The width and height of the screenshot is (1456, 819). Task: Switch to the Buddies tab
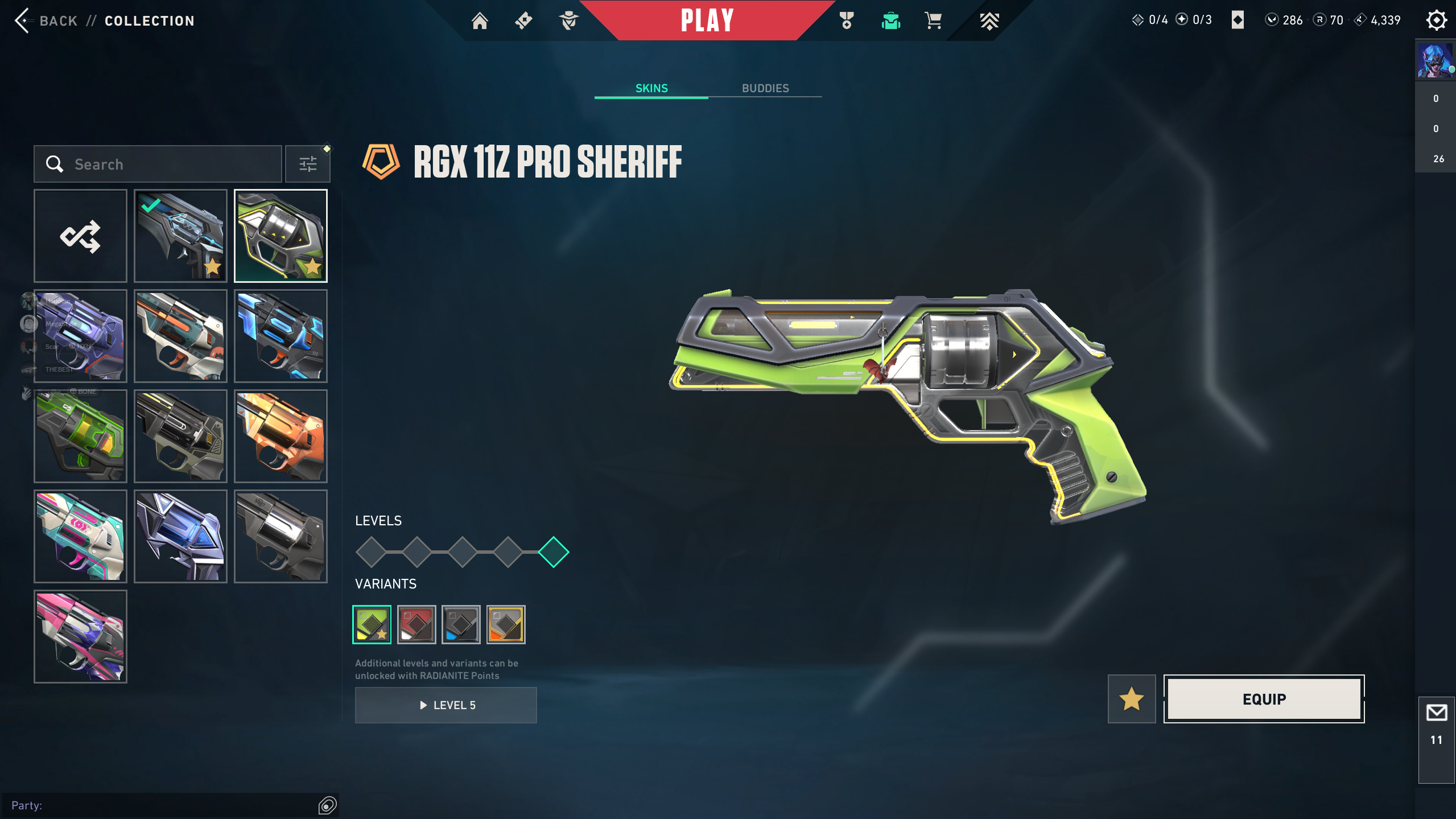(765, 88)
